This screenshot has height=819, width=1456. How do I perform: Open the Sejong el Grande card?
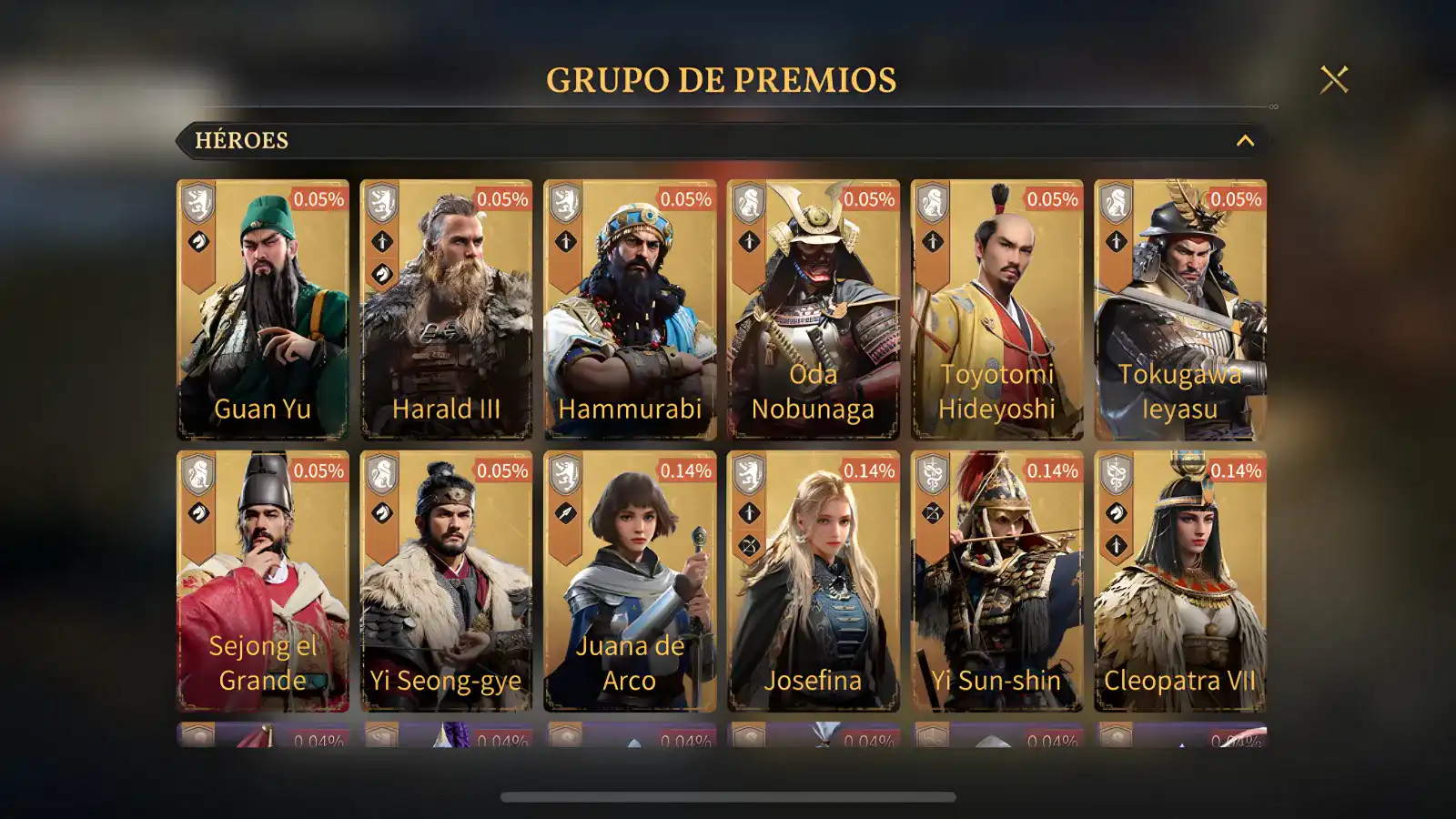point(263,581)
